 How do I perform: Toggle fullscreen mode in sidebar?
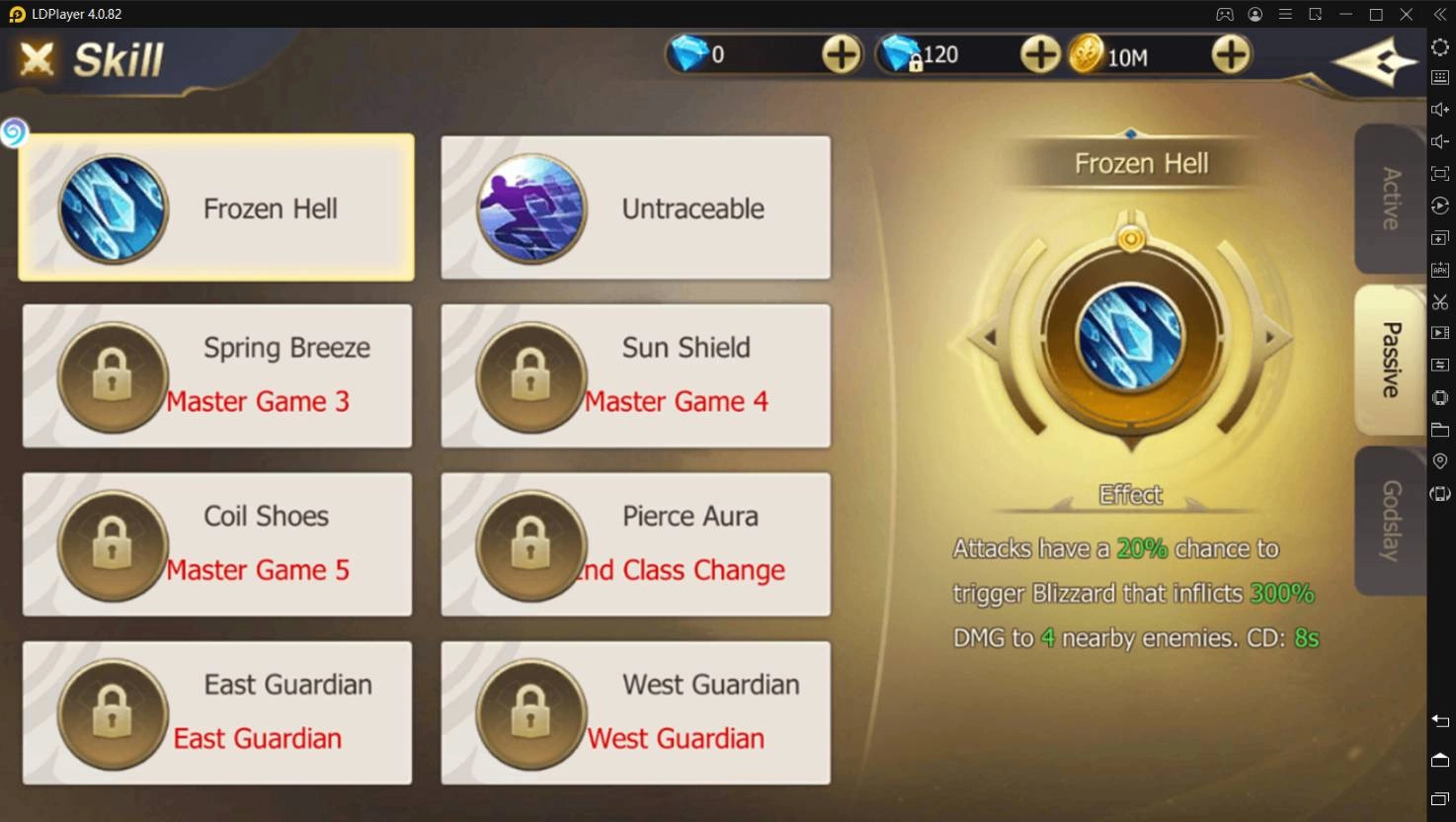click(x=1439, y=173)
